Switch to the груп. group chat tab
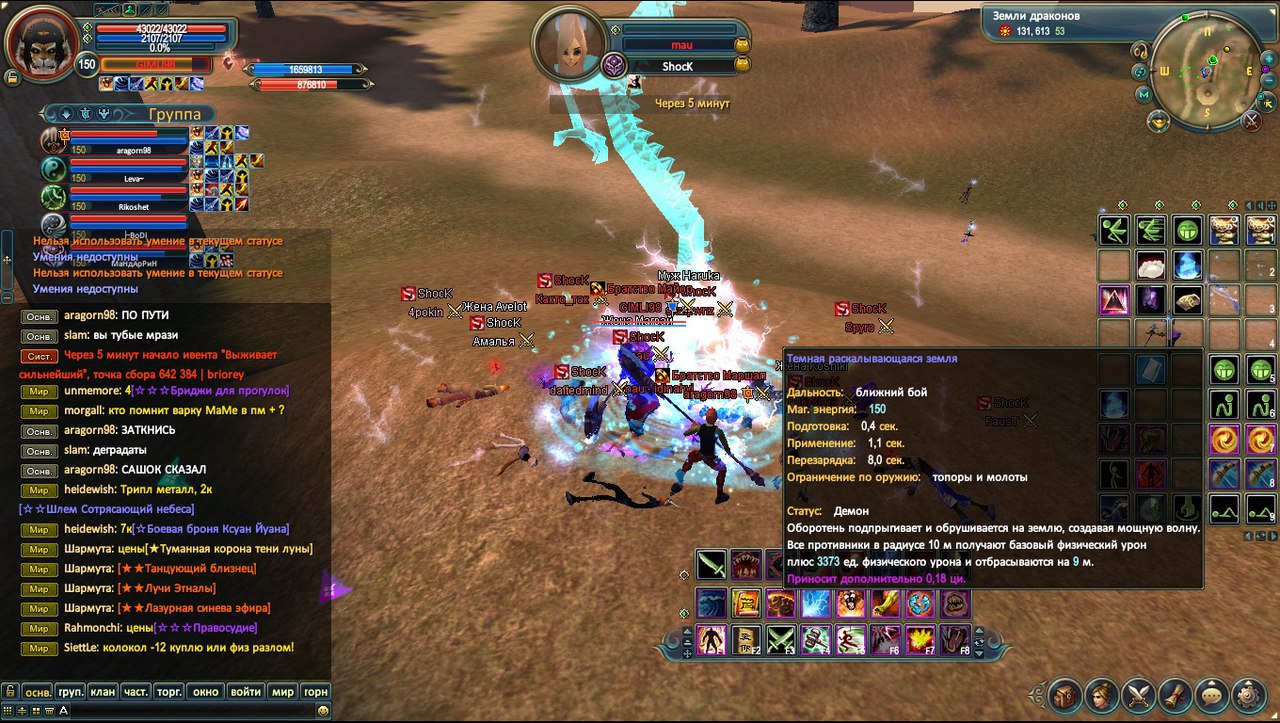 pyautogui.click(x=70, y=691)
